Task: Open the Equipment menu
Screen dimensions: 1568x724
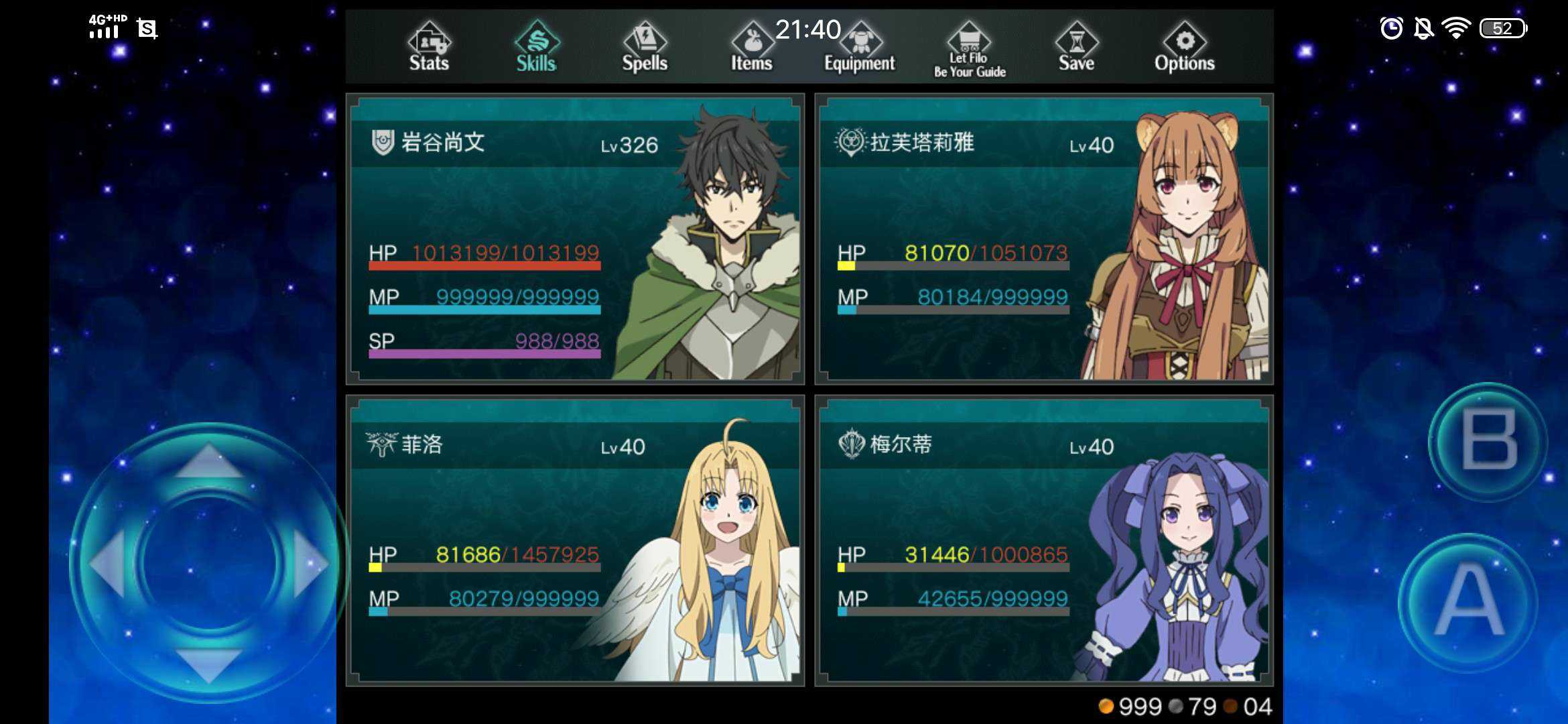Action: tap(860, 48)
